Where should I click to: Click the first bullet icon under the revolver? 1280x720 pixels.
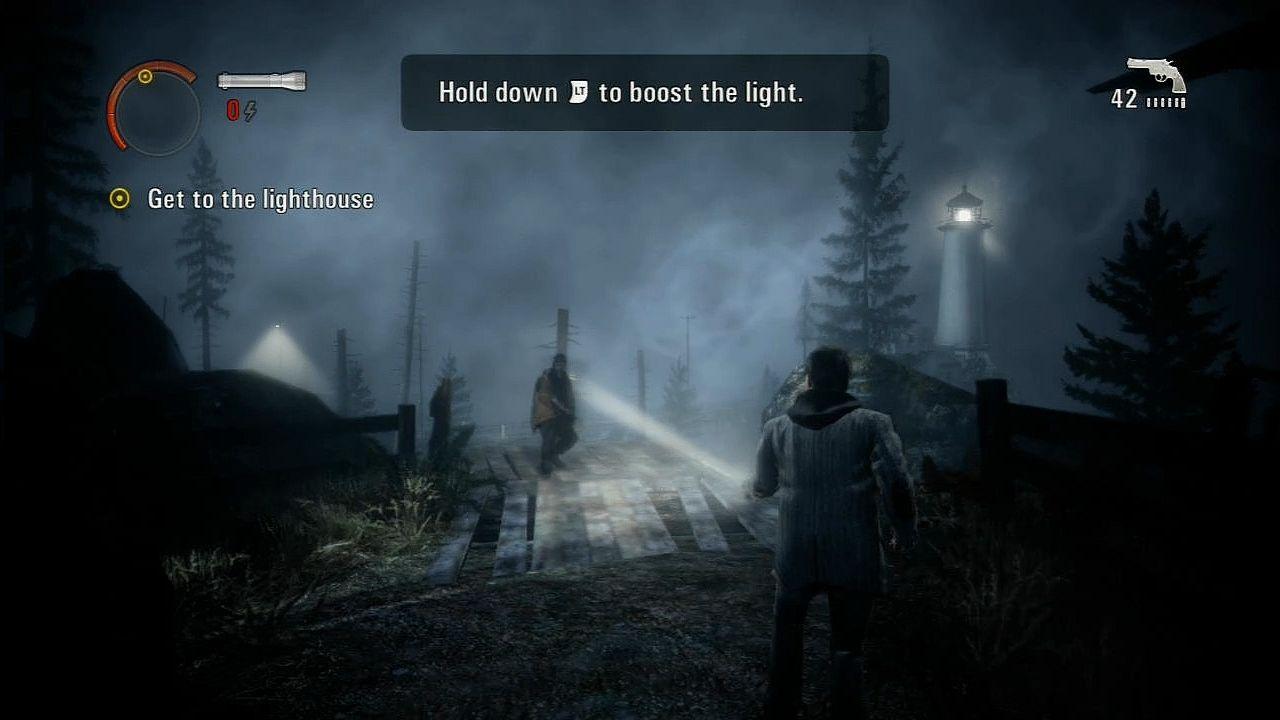pyautogui.click(x=1148, y=100)
